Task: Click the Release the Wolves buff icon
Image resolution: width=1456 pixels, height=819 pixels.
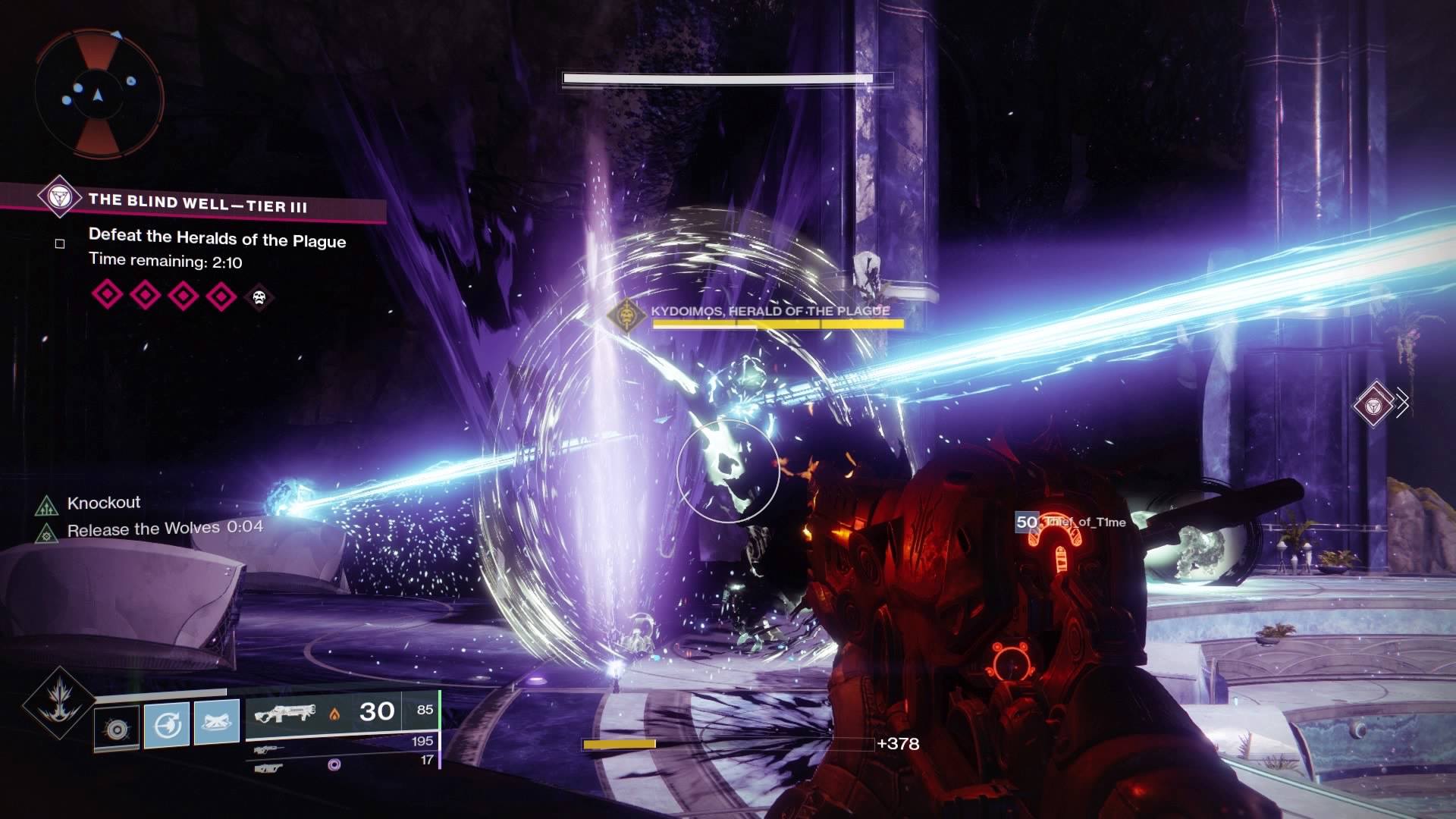Action: pyautogui.click(x=47, y=532)
